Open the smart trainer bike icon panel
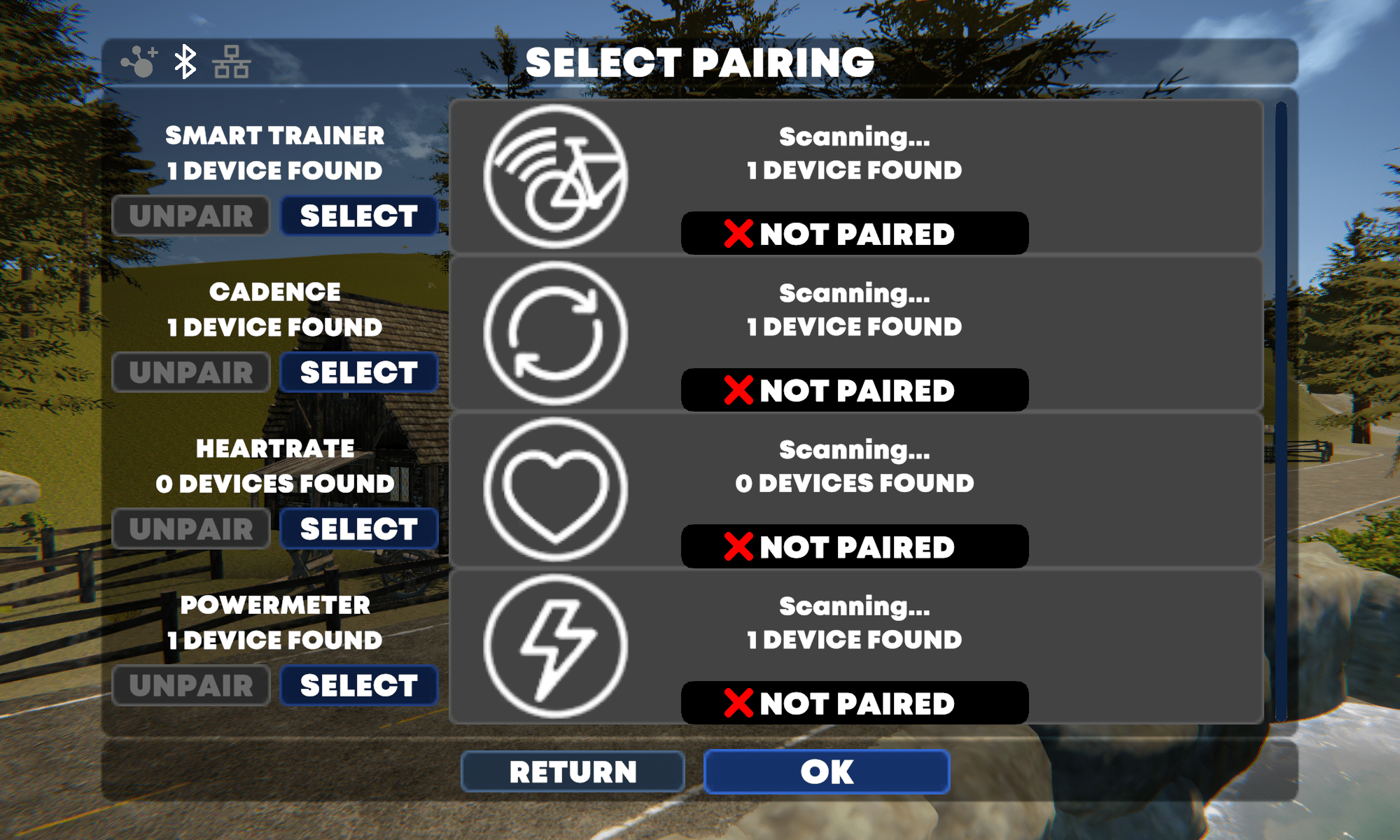 [x=556, y=176]
